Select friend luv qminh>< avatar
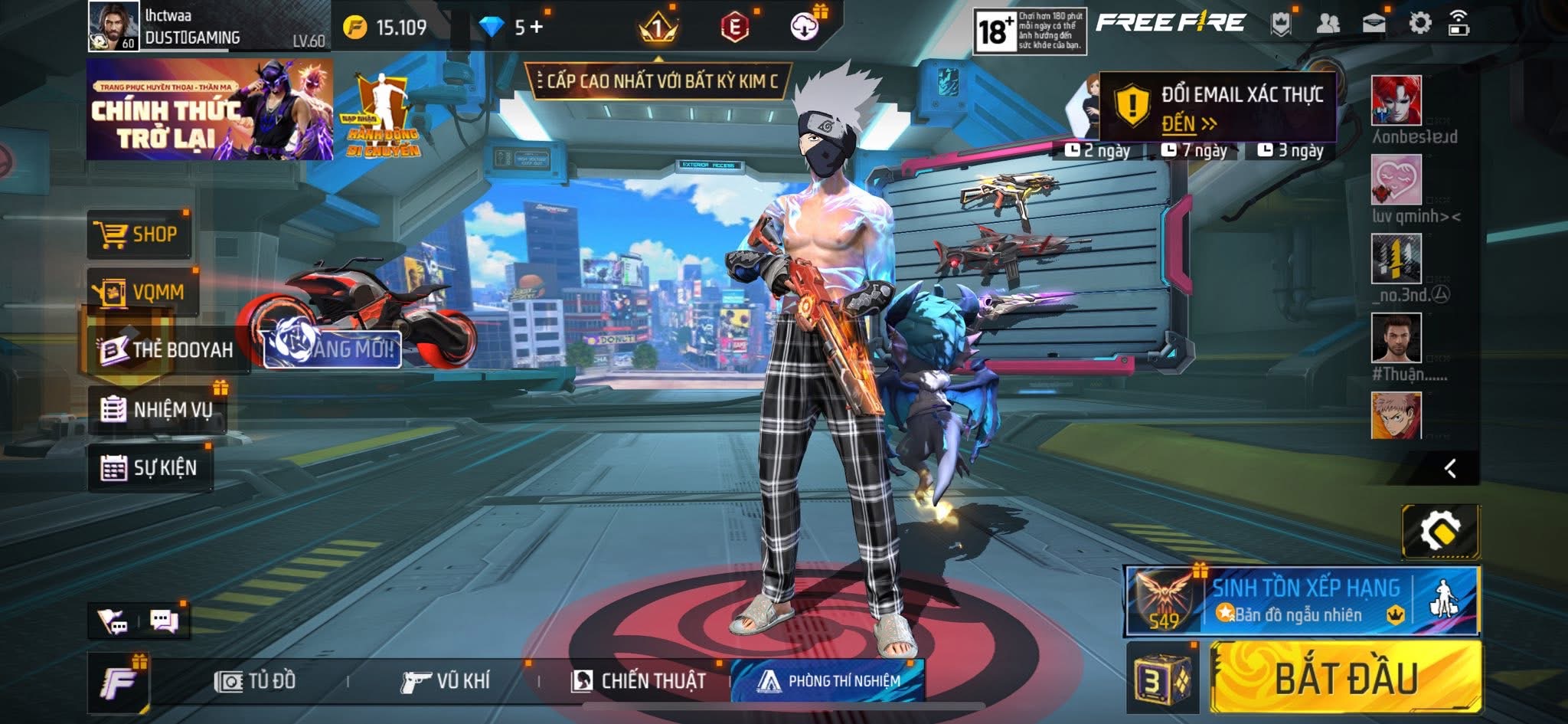The width and height of the screenshot is (1568, 724). (x=1396, y=179)
